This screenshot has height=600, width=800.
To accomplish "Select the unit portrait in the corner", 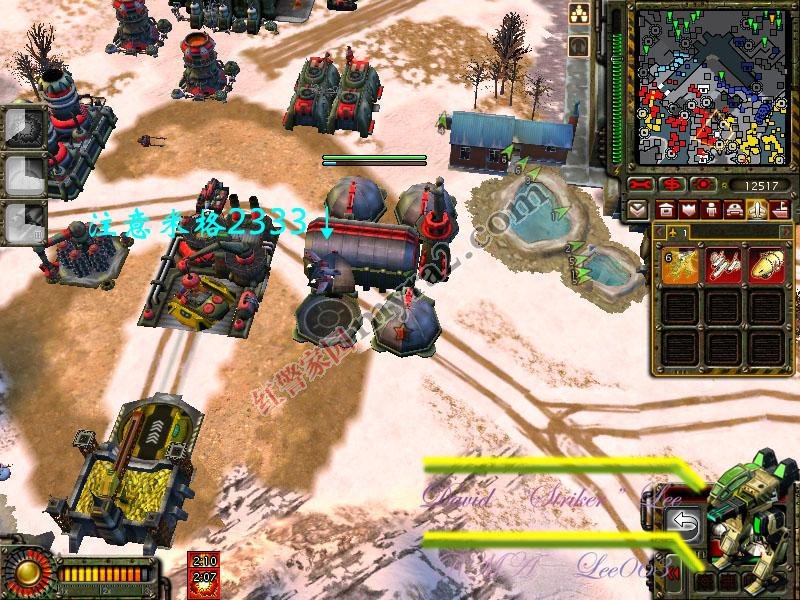I will click(x=752, y=520).
